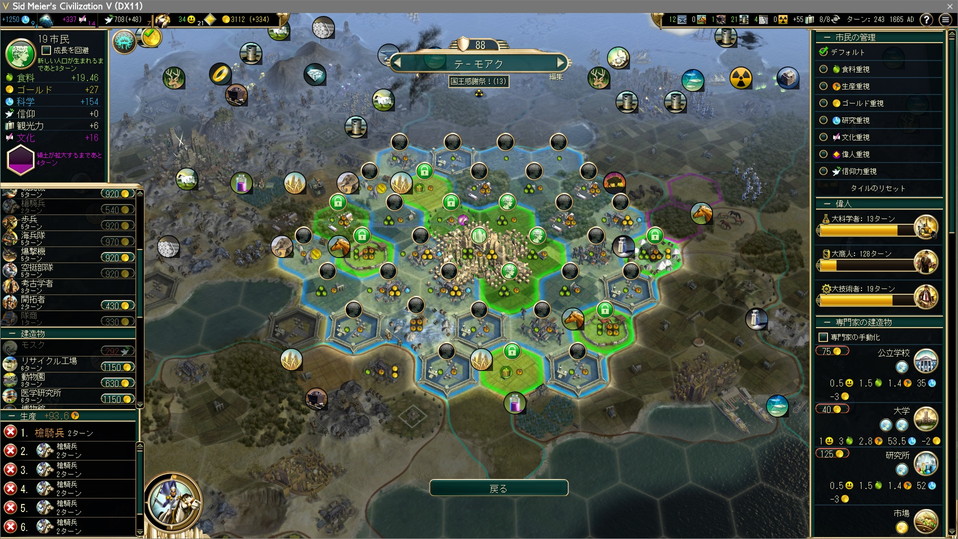Screen dimensions: 958x539
Task: Toggle the 専門家の手動化 checkbox
Action: (823, 338)
